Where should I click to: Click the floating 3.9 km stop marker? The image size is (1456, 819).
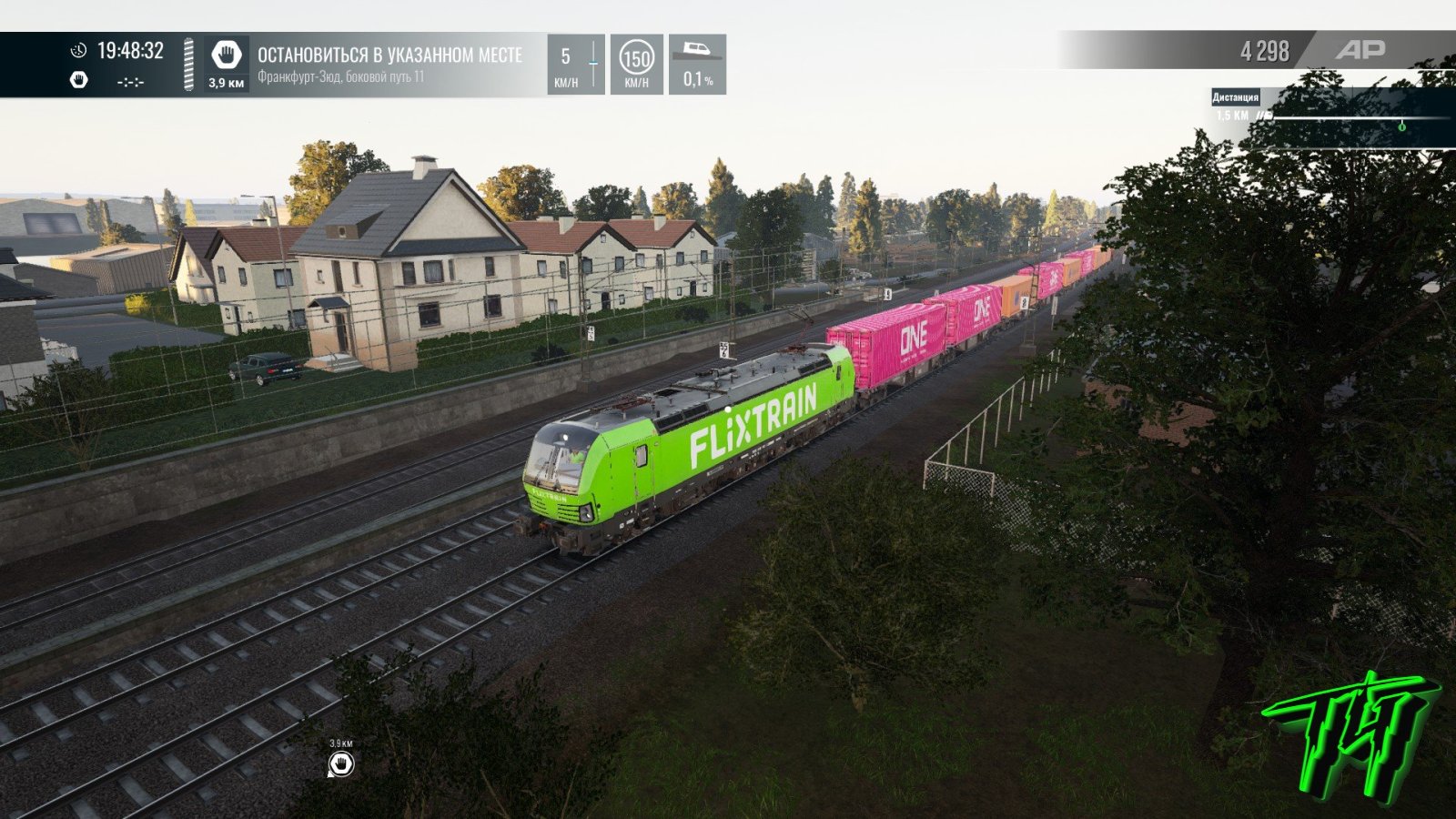[x=341, y=764]
